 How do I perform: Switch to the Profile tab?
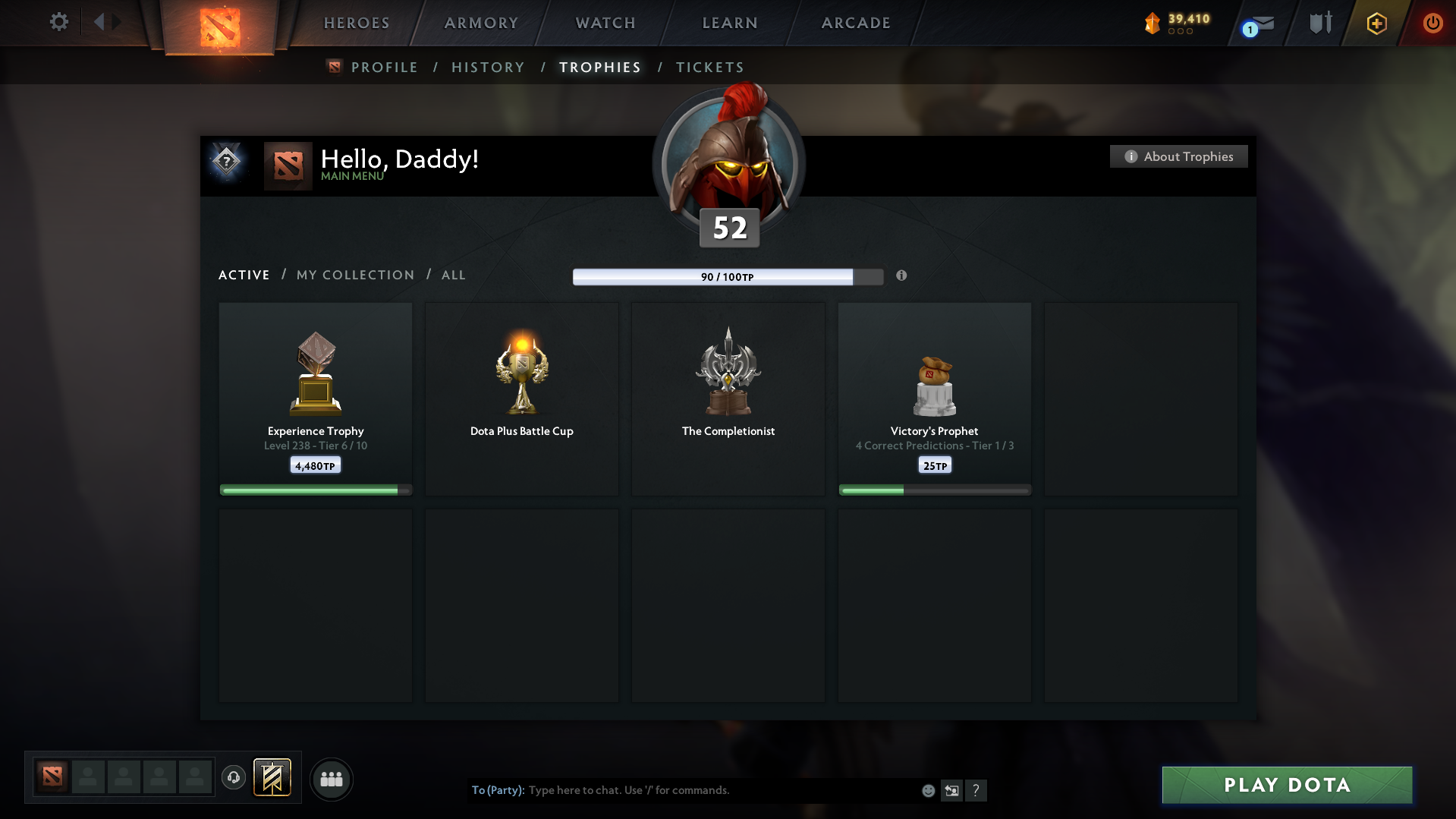click(384, 68)
